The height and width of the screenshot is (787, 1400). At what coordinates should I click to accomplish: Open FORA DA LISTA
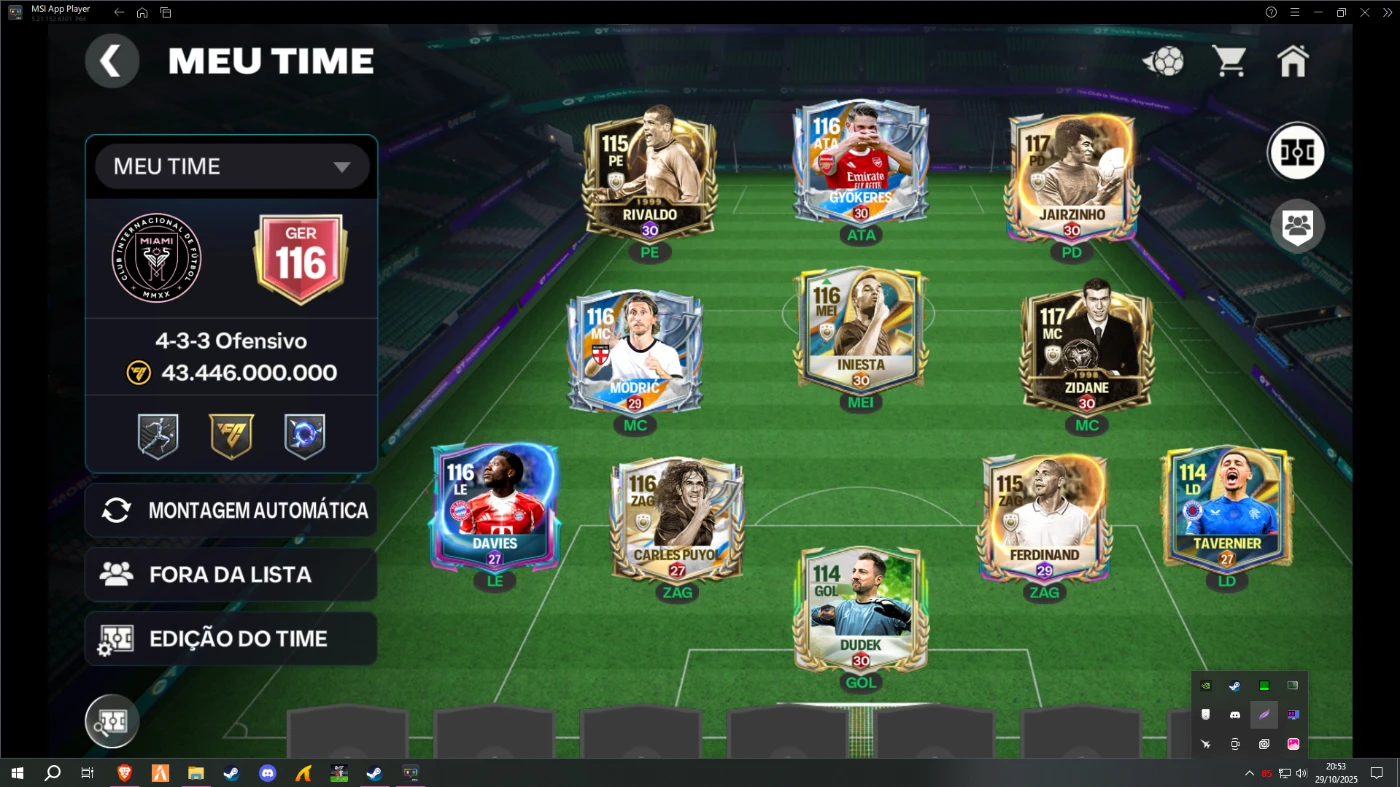231,574
